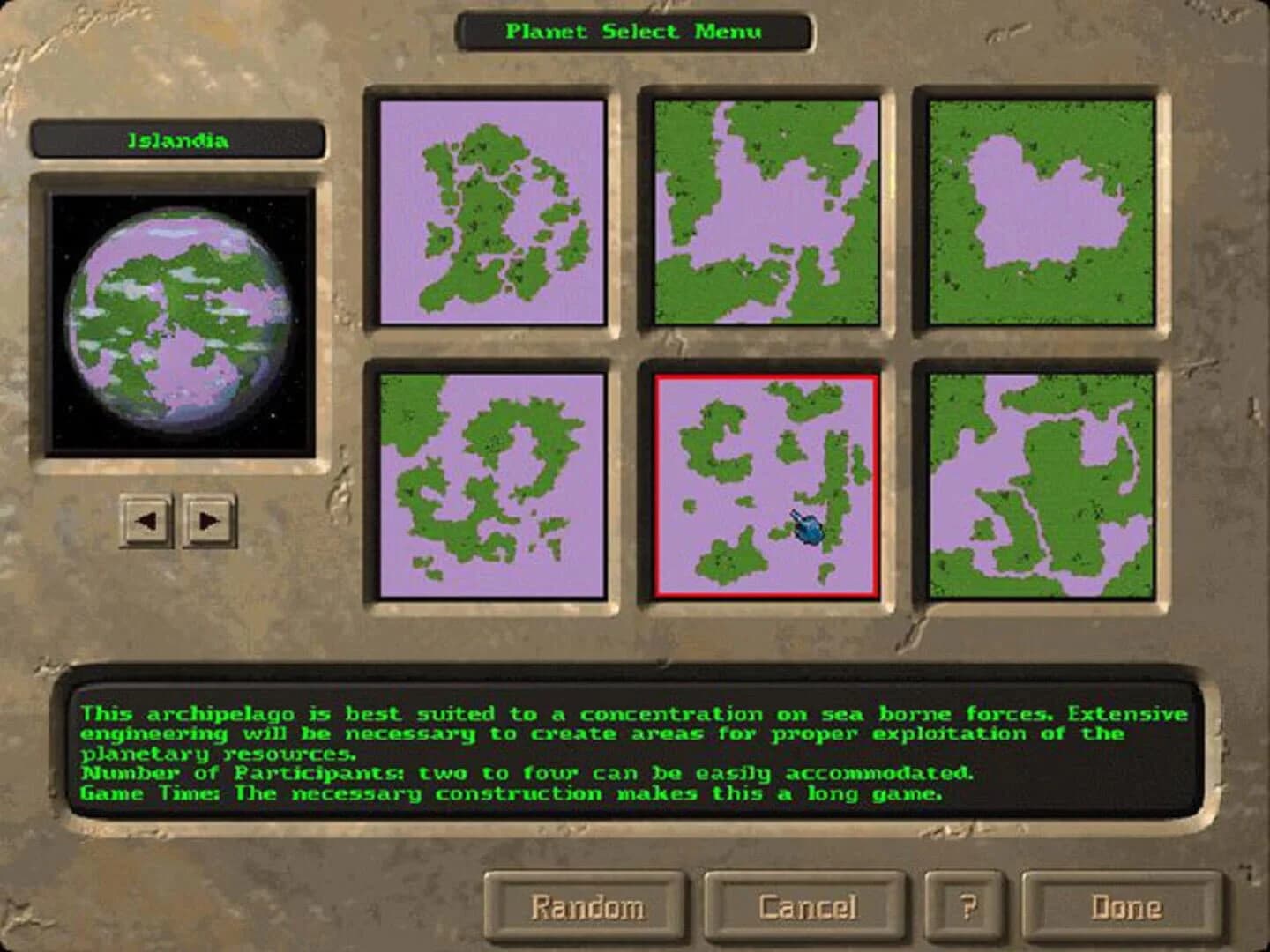Click the Planet Select Menu title bar
Screen dimensions: 1270x952
click(634, 31)
